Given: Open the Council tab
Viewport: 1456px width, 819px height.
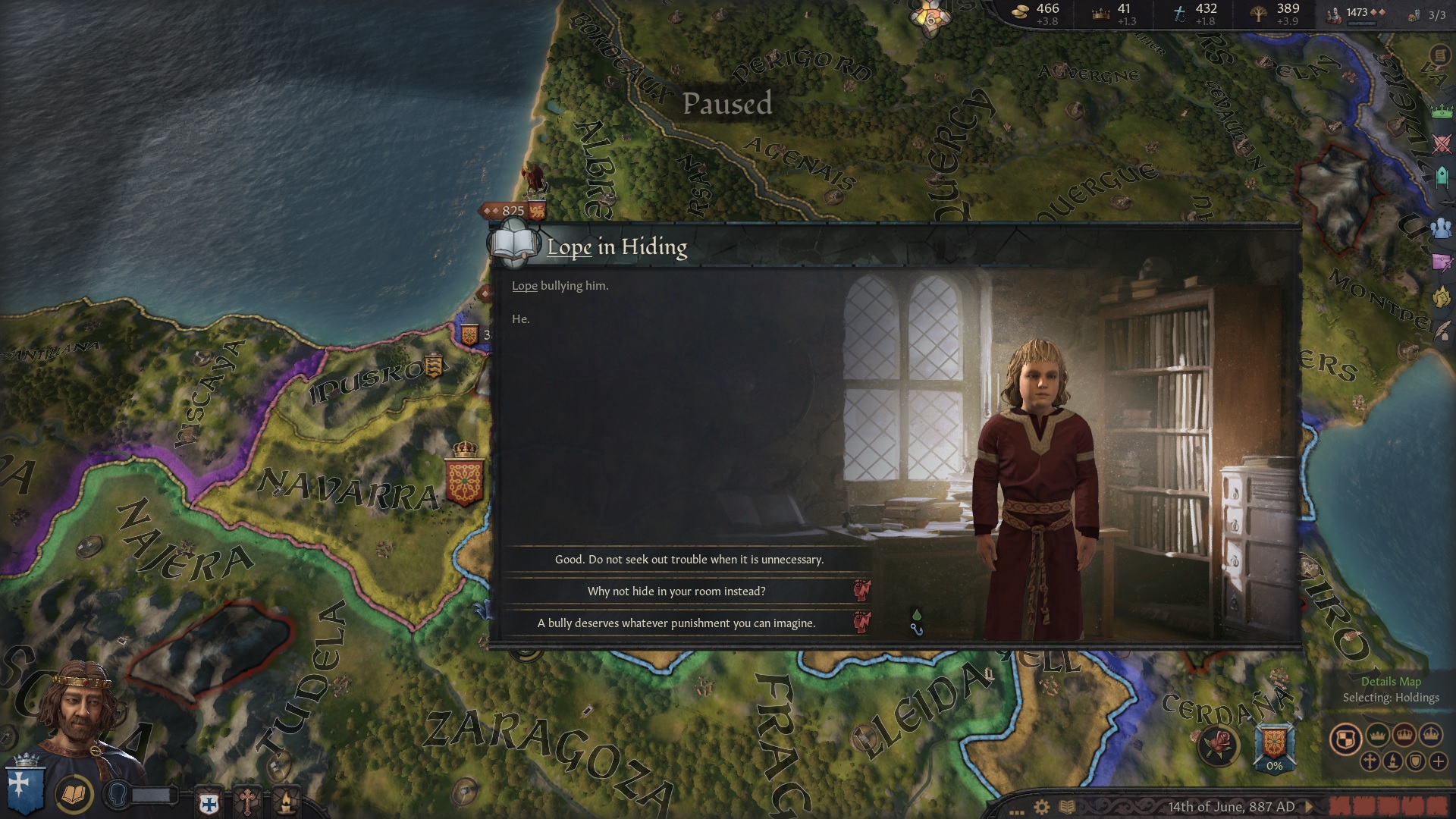Looking at the screenshot, I should 1441,177.
